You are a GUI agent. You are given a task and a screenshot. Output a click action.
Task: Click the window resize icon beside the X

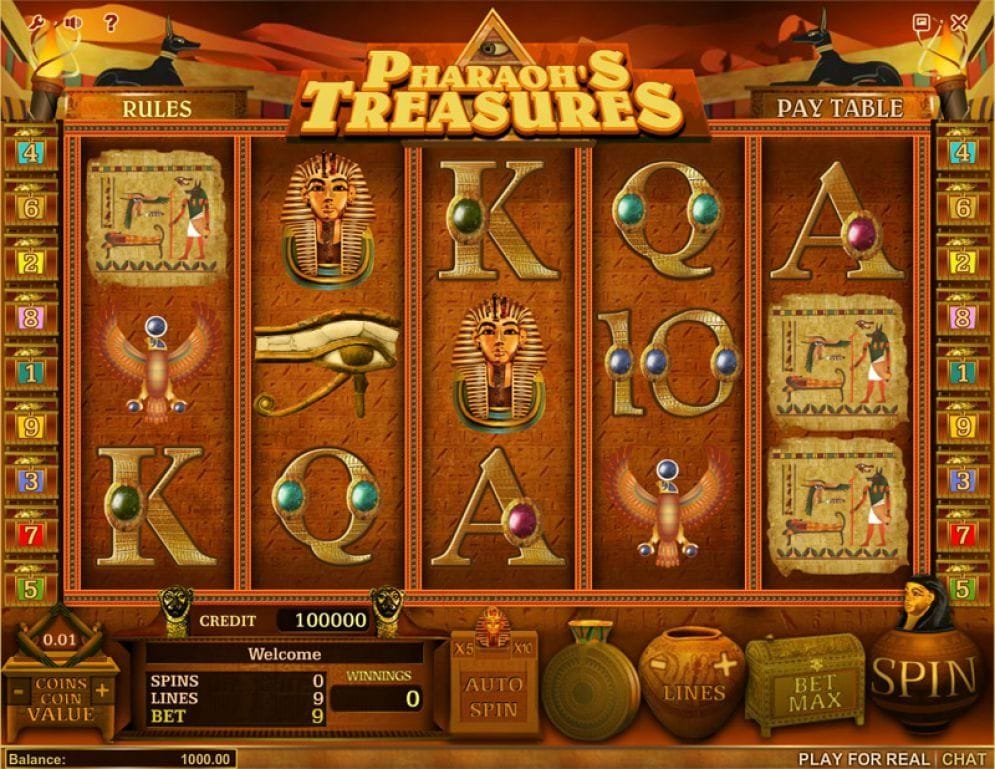pos(922,21)
